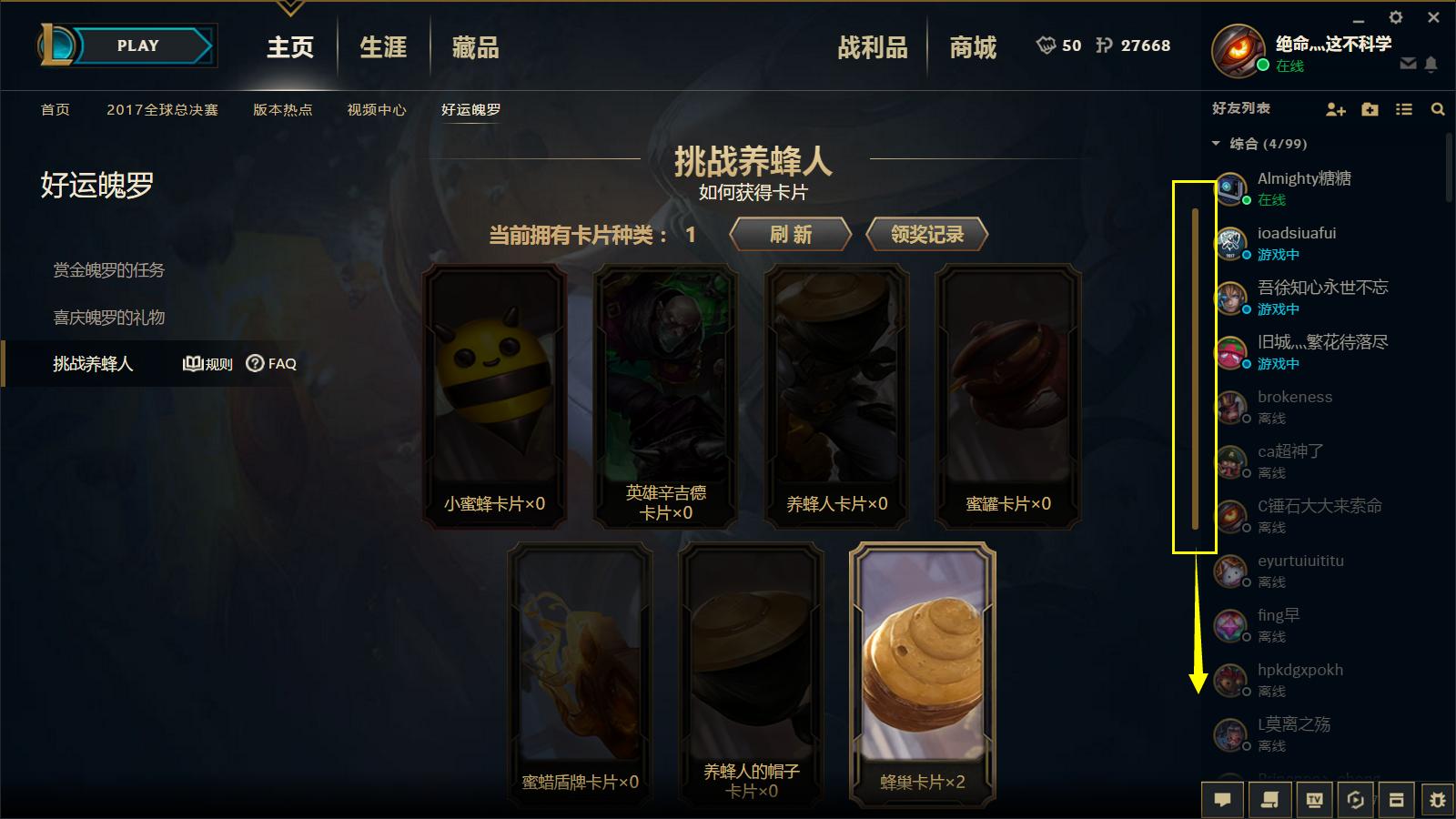Open the add friend icon
This screenshot has width=1456, height=819.
(1336, 109)
